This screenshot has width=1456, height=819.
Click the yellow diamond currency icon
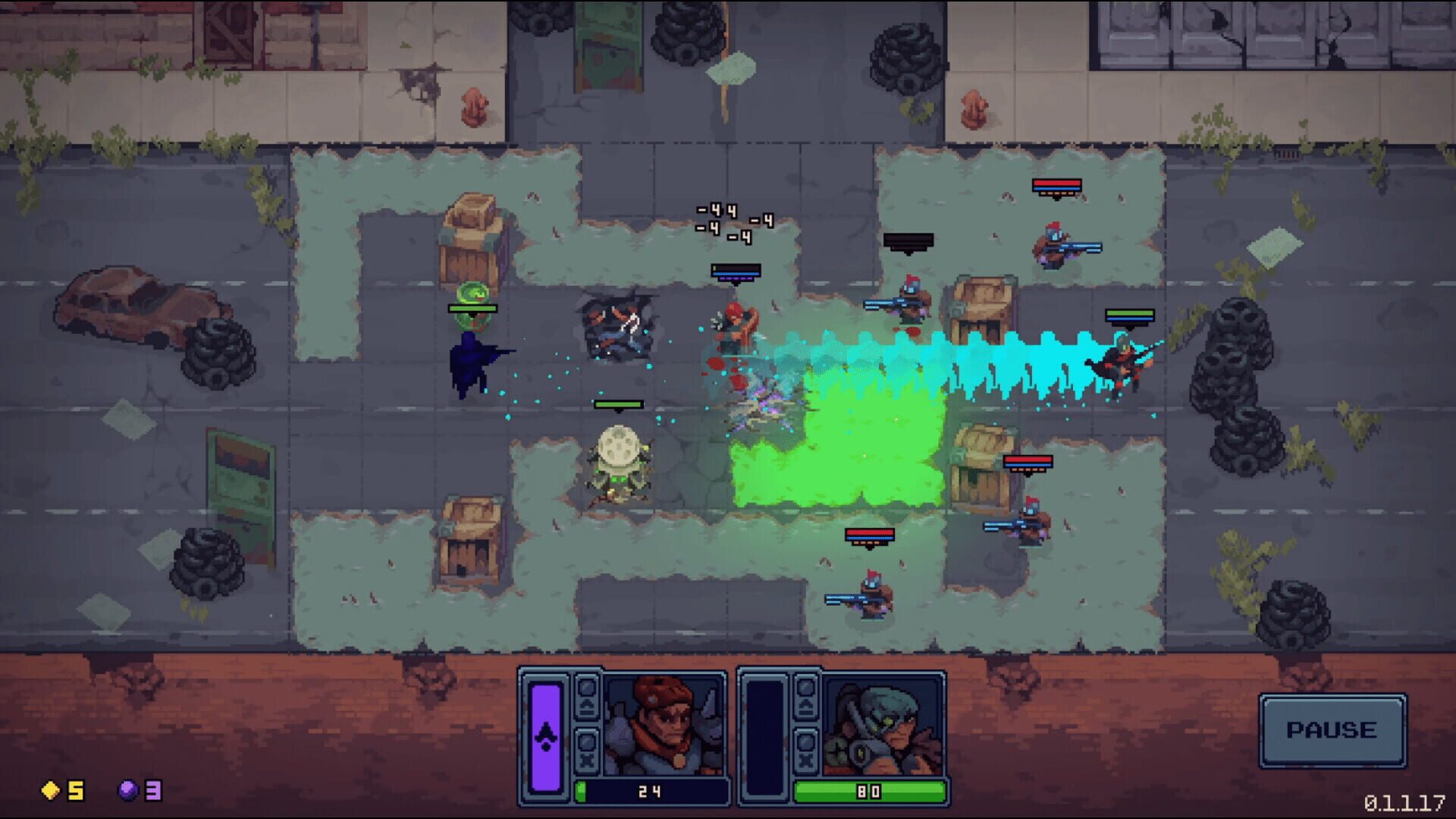(x=49, y=792)
